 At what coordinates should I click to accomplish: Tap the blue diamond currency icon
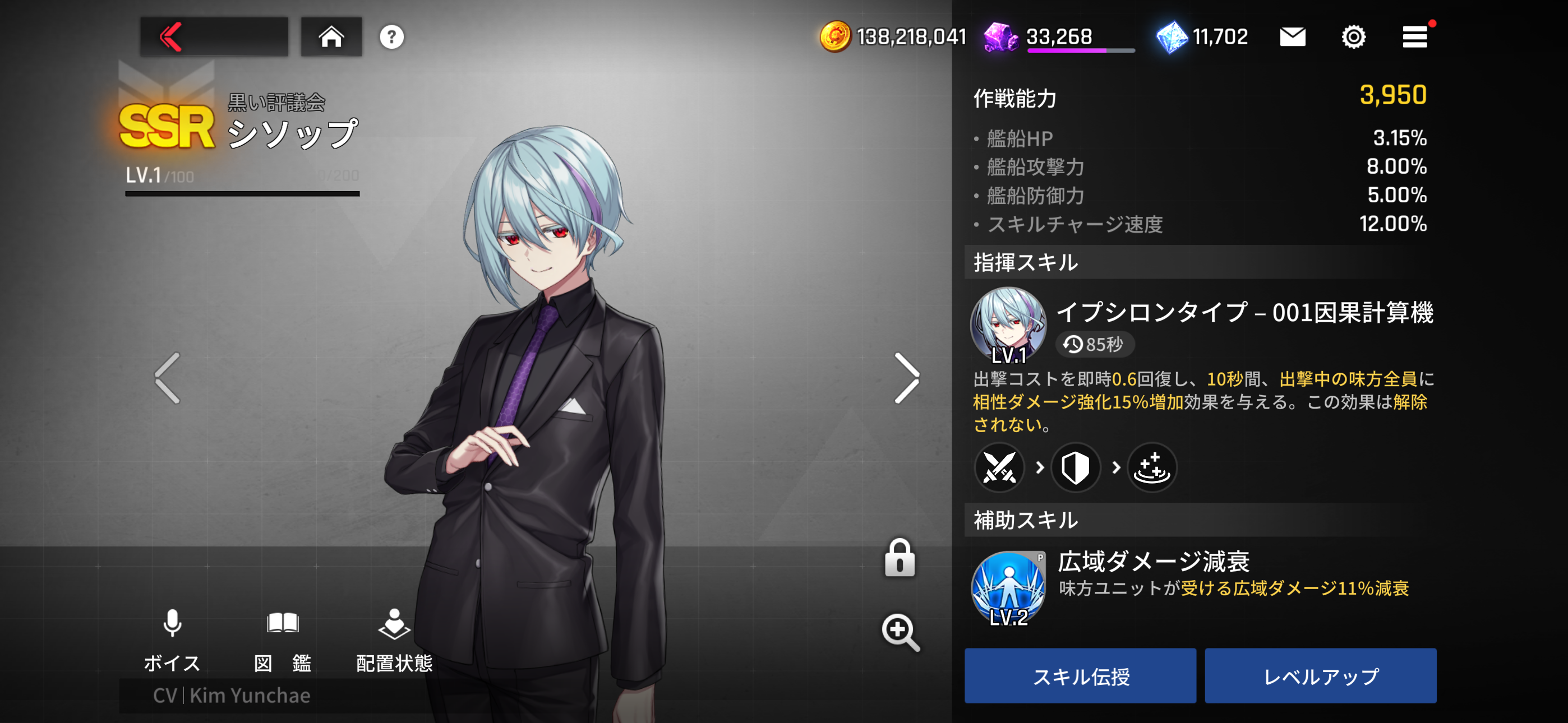click(x=1171, y=37)
